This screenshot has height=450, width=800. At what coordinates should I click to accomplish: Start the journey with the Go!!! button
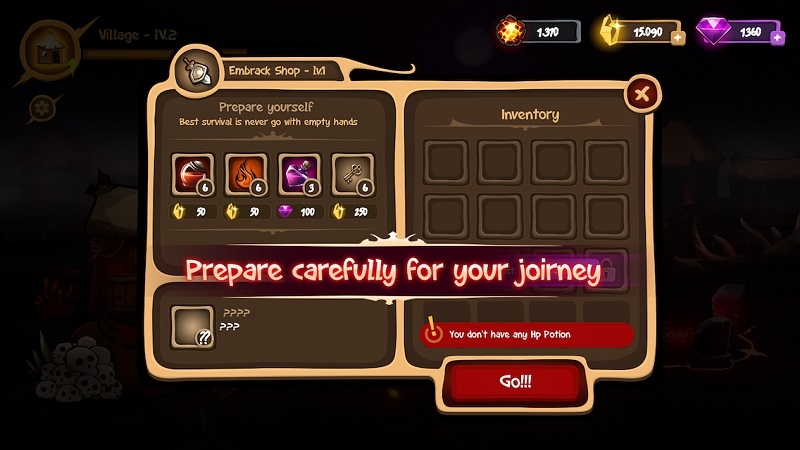[x=513, y=382]
